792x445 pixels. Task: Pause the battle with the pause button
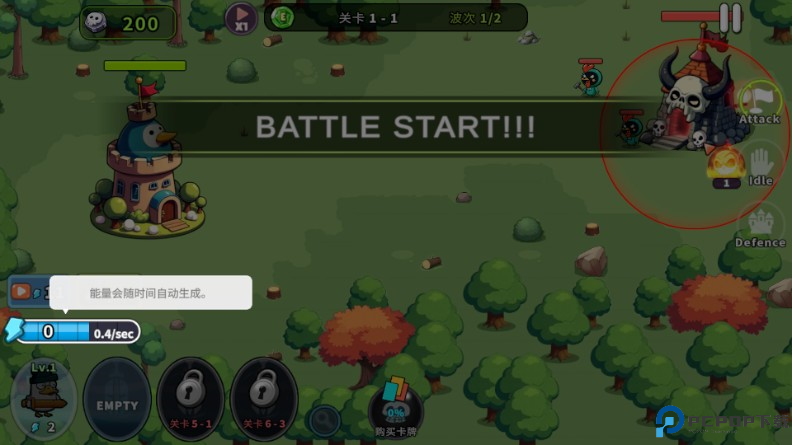[x=731, y=18]
